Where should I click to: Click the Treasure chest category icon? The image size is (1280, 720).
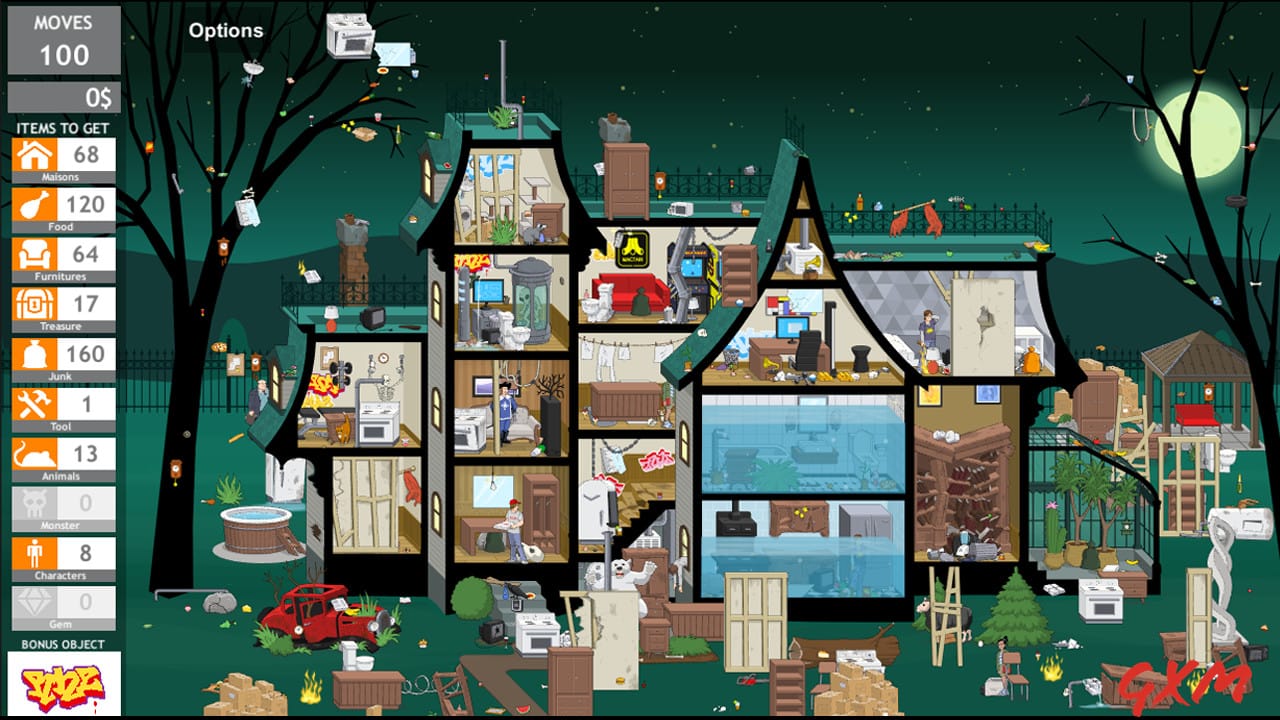pos(34,304)
